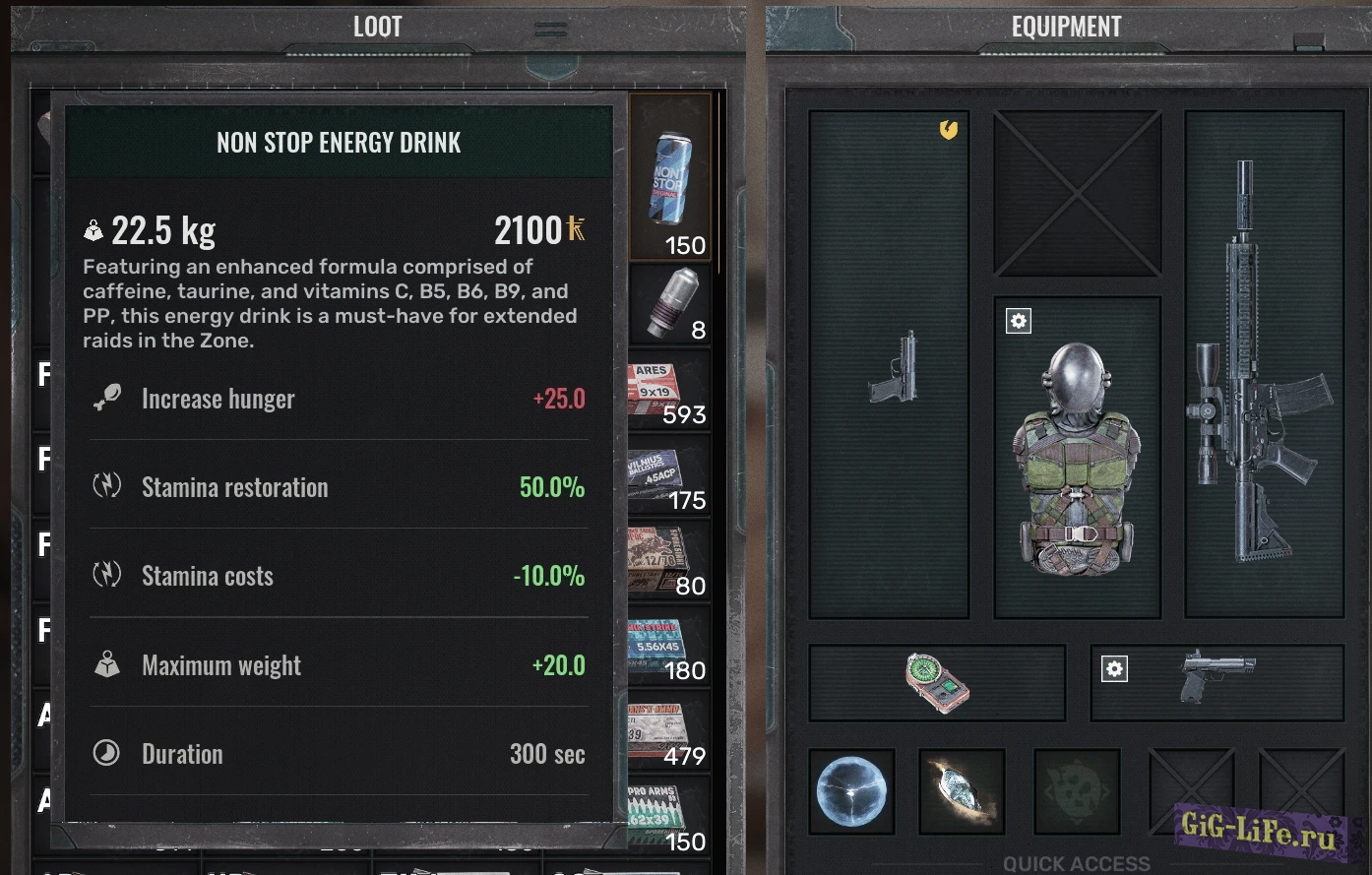Select the ammo box with 479 rounds
Image resolution: width=1372 pixels, height=875 pixels.
(669, 731)
